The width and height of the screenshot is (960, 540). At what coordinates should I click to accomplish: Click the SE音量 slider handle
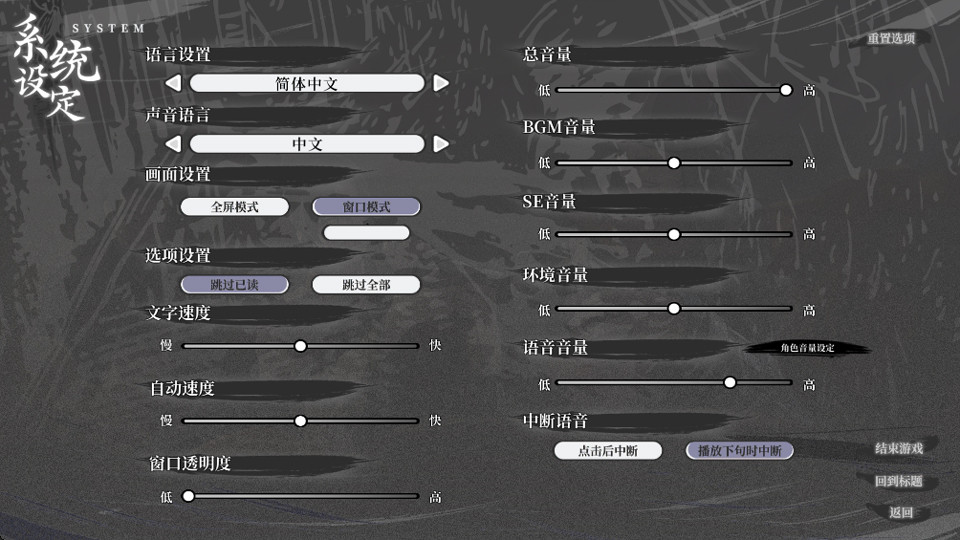674,234
